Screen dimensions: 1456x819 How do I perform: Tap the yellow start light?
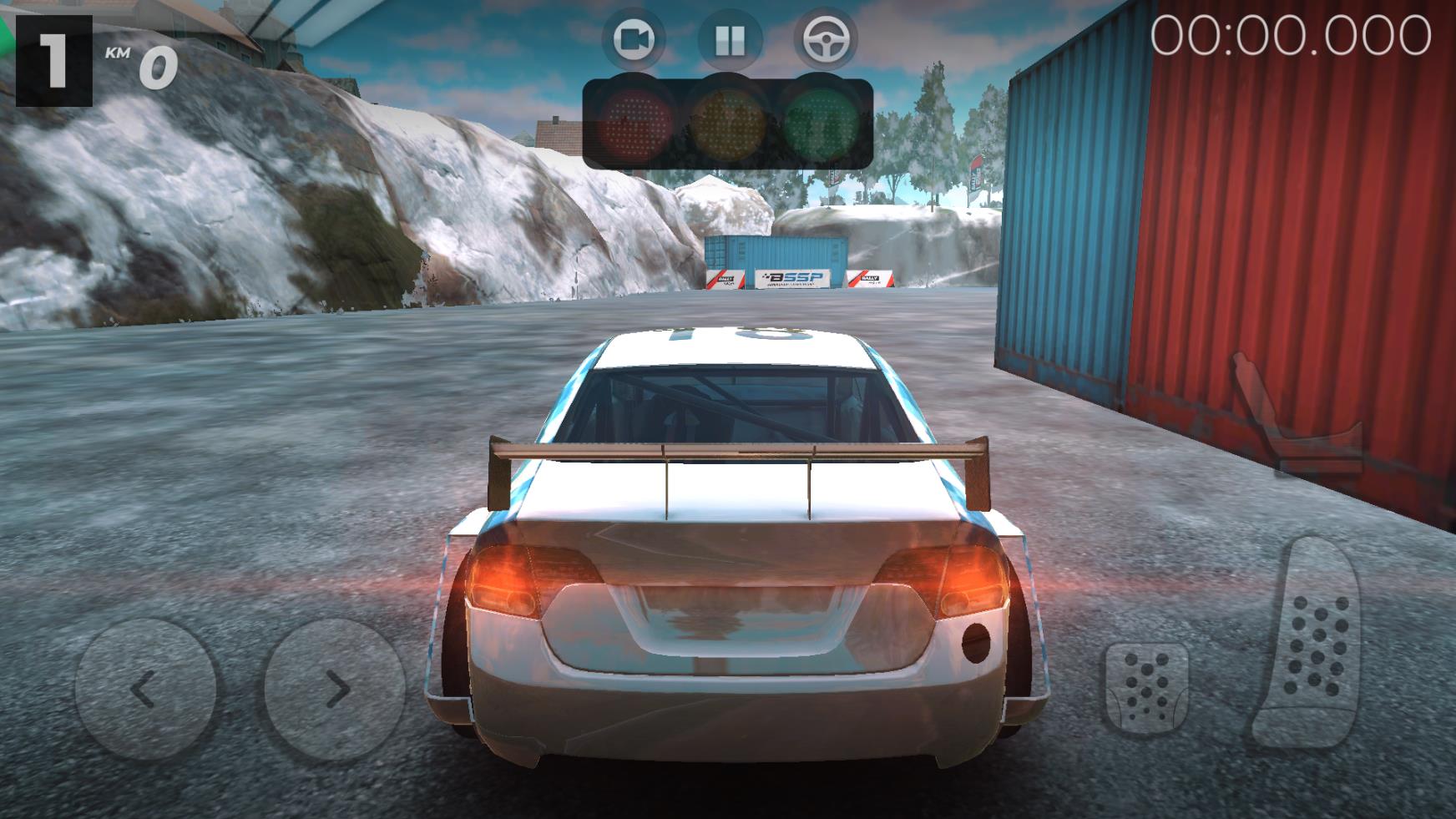click(x=728, y=123)
